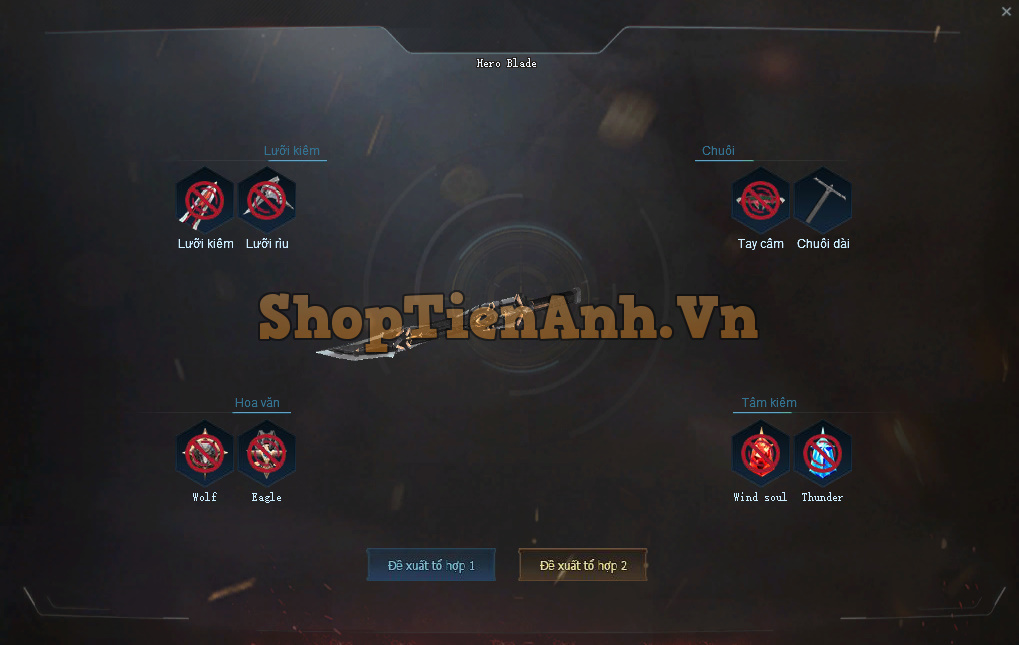Pick the Tay cầm handle part
This screenshot has height=645, width=1019.
tap(761, 201)
